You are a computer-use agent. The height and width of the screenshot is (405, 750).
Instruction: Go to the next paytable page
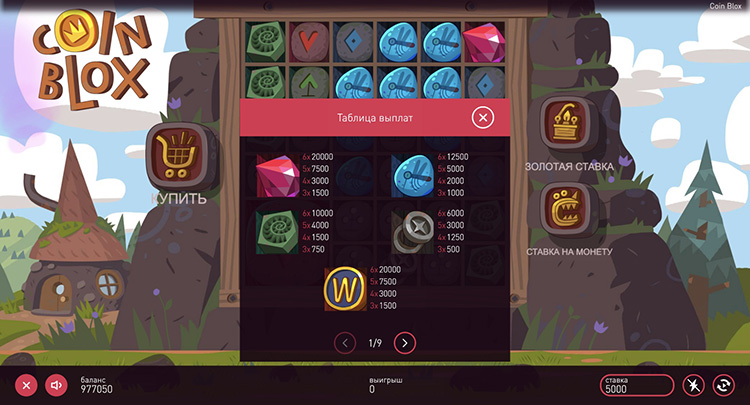[x=404, y=343]
